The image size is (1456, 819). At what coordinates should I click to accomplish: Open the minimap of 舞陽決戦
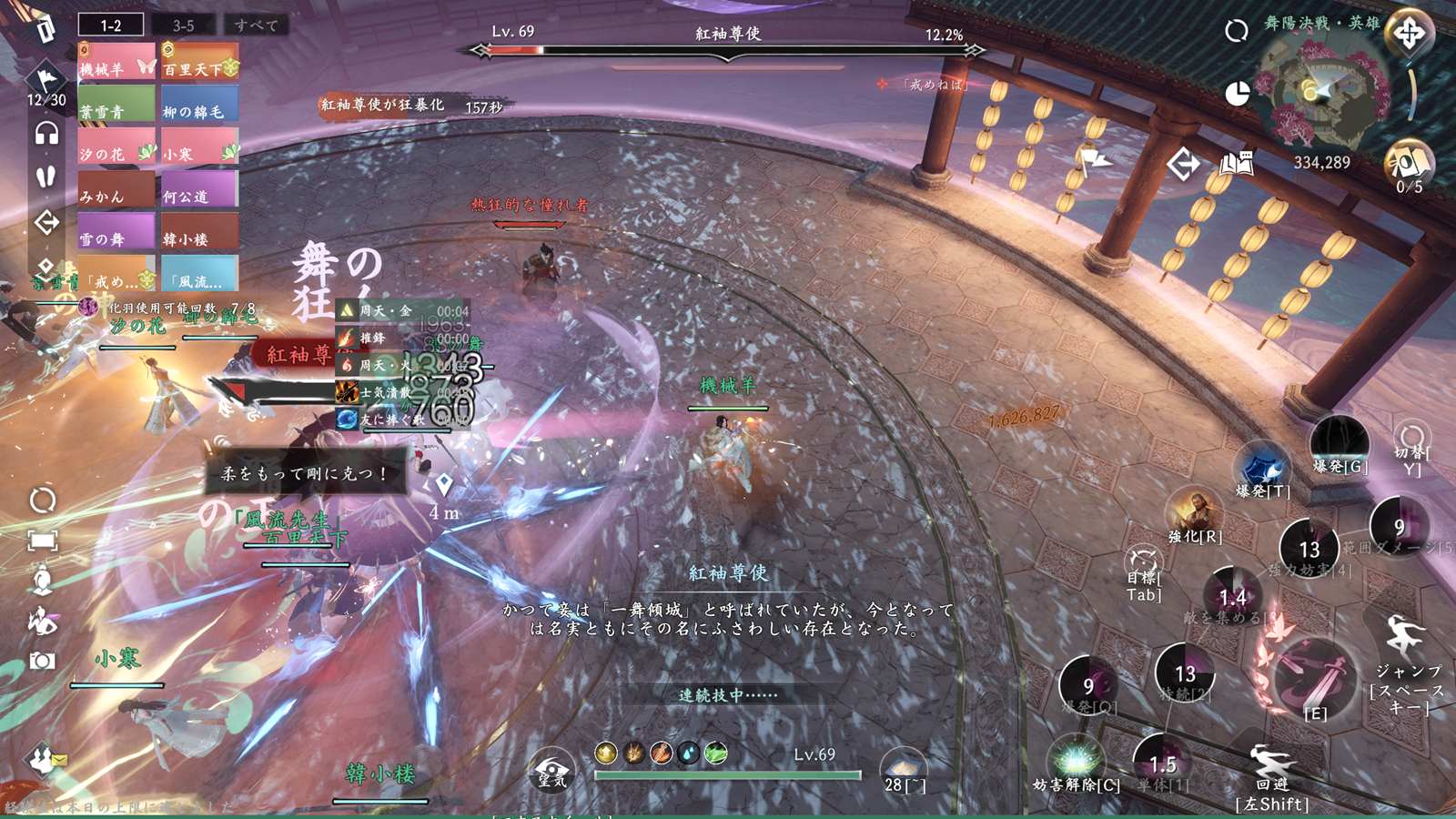click(1327, 91)
